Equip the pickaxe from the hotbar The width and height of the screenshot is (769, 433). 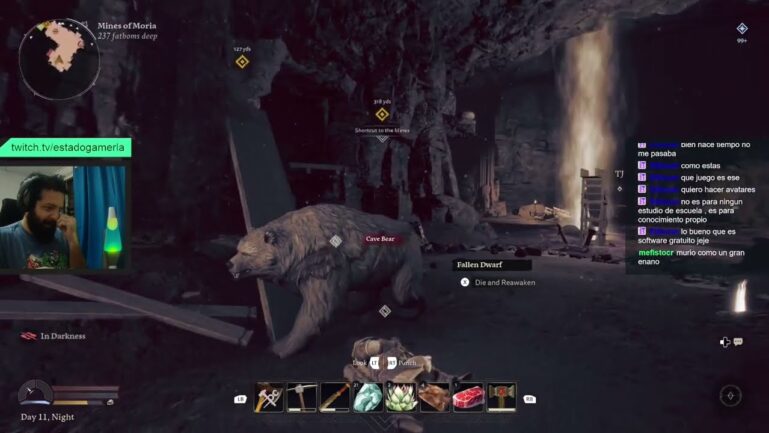[x=302, y=397]
